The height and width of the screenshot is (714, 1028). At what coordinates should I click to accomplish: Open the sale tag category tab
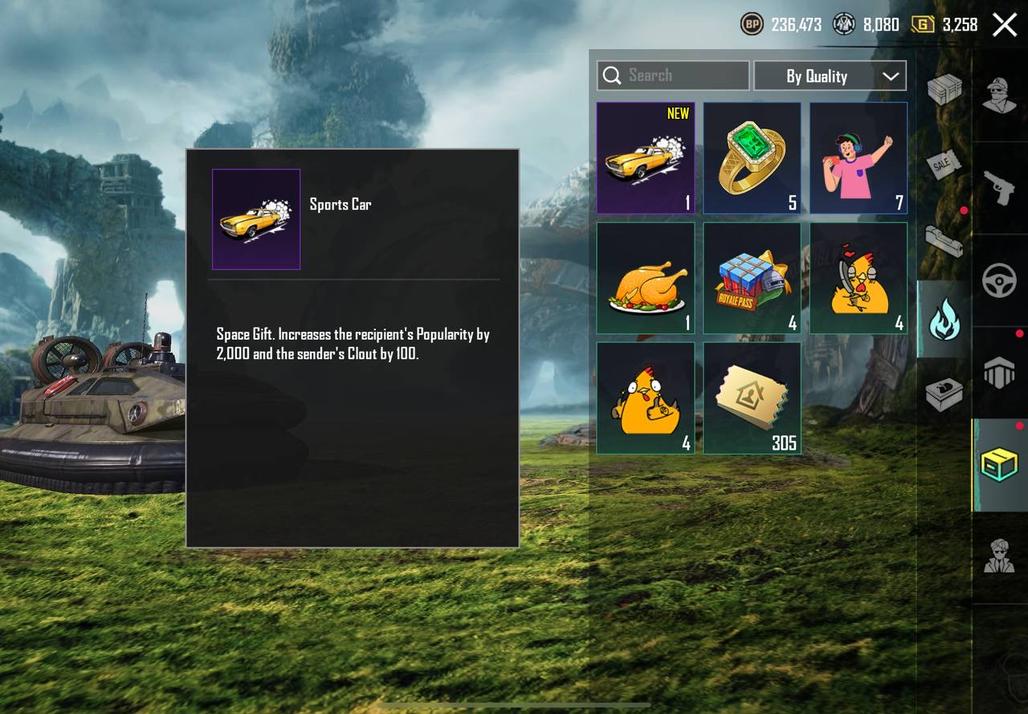[944, 165]
